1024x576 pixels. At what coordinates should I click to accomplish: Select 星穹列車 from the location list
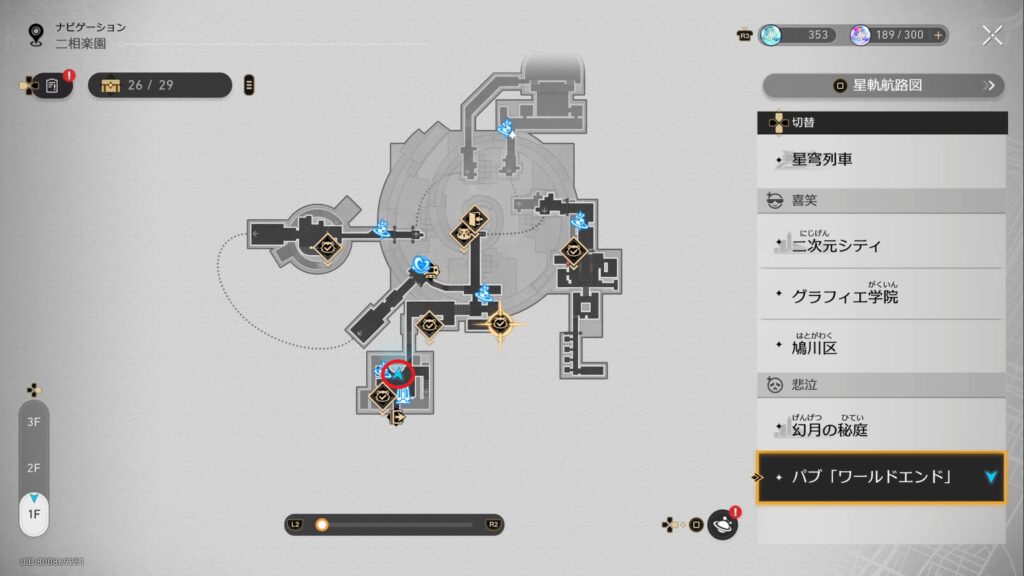pyautogui.click(x=880, y=160)
